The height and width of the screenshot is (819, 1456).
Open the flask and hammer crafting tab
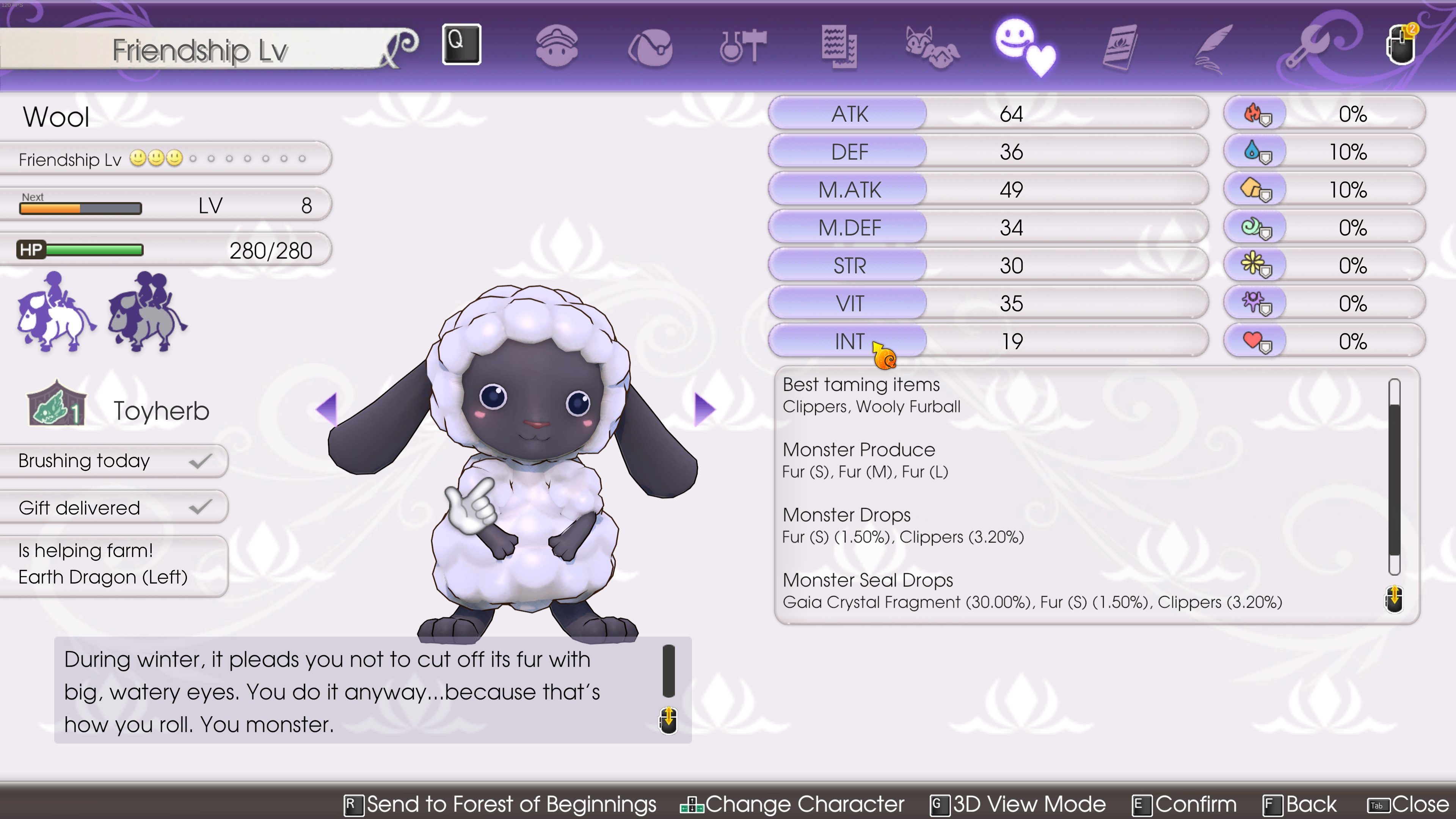tap(743, 46)
